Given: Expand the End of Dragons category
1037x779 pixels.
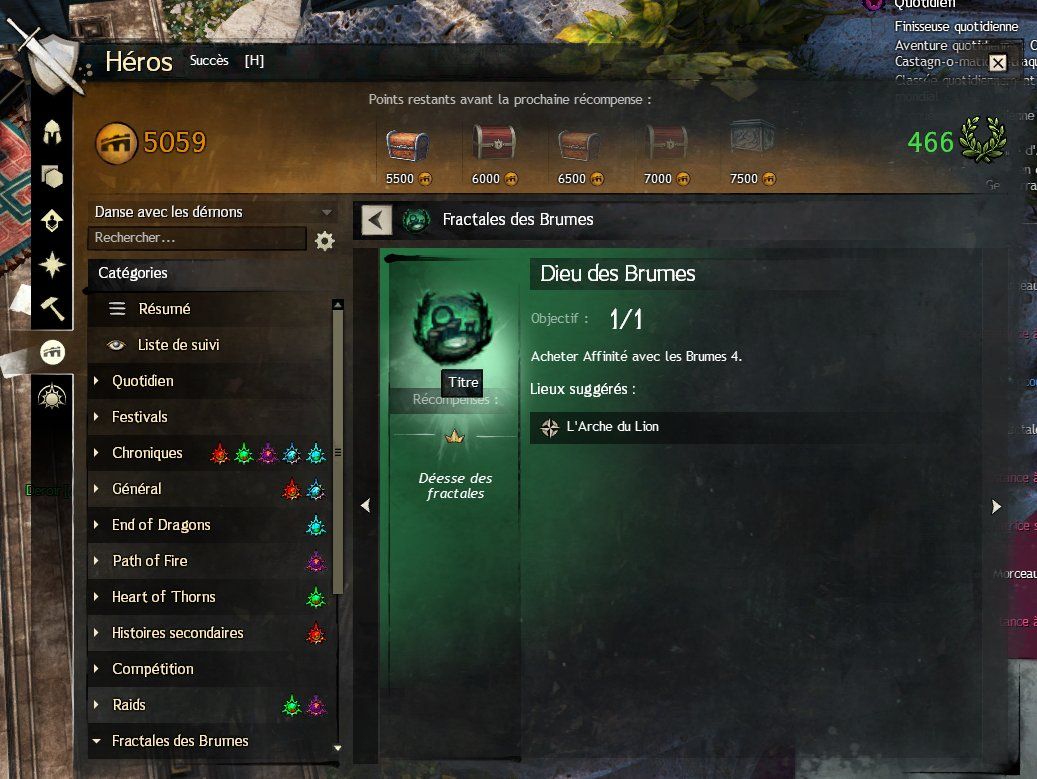Looking at the screenshot, I should (x=161, y=525).
